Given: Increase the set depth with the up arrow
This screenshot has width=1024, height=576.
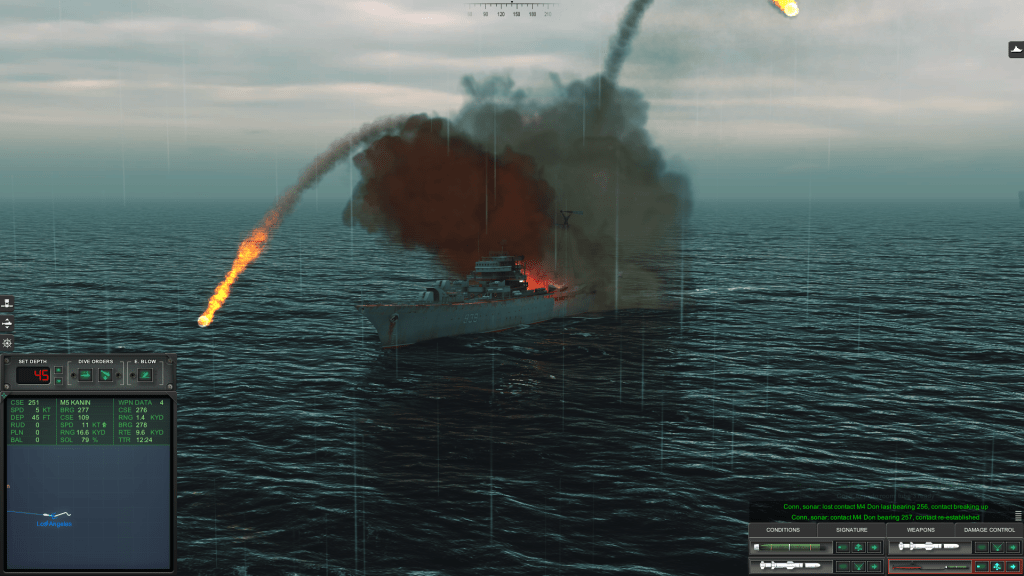Looking at the screenshot, I should point(58,371).
